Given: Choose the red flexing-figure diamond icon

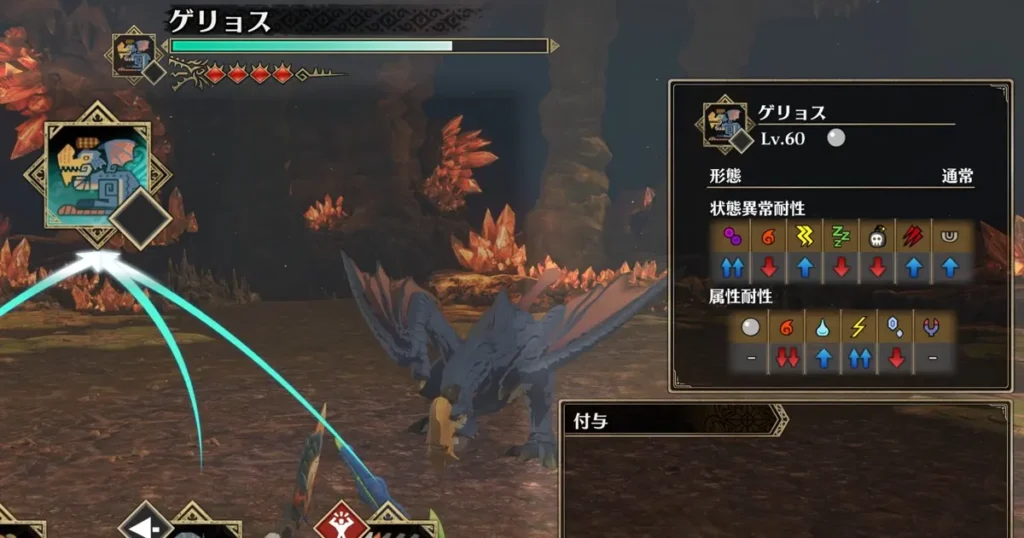Looking at the screenshot, I should (x=340, y=522).
